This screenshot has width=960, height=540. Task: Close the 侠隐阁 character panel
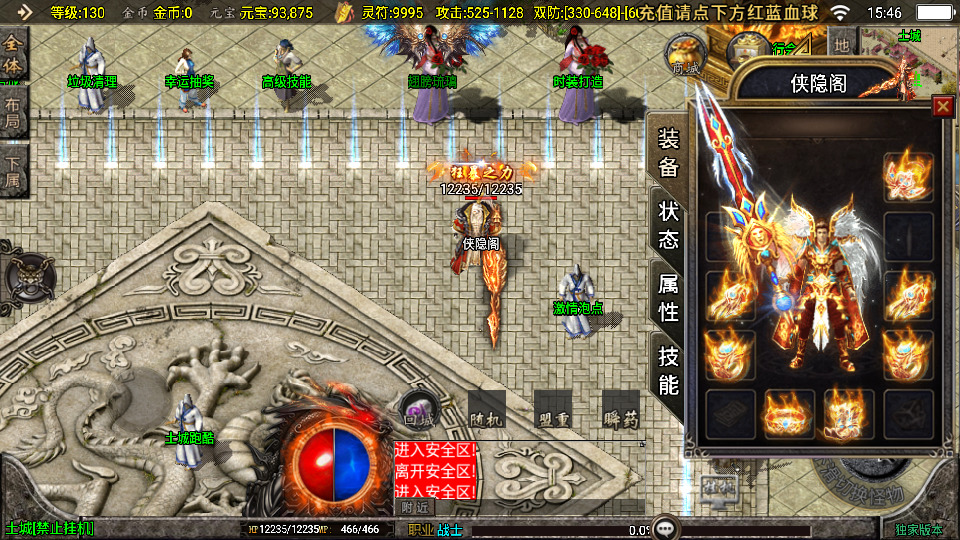click(942, 106)
